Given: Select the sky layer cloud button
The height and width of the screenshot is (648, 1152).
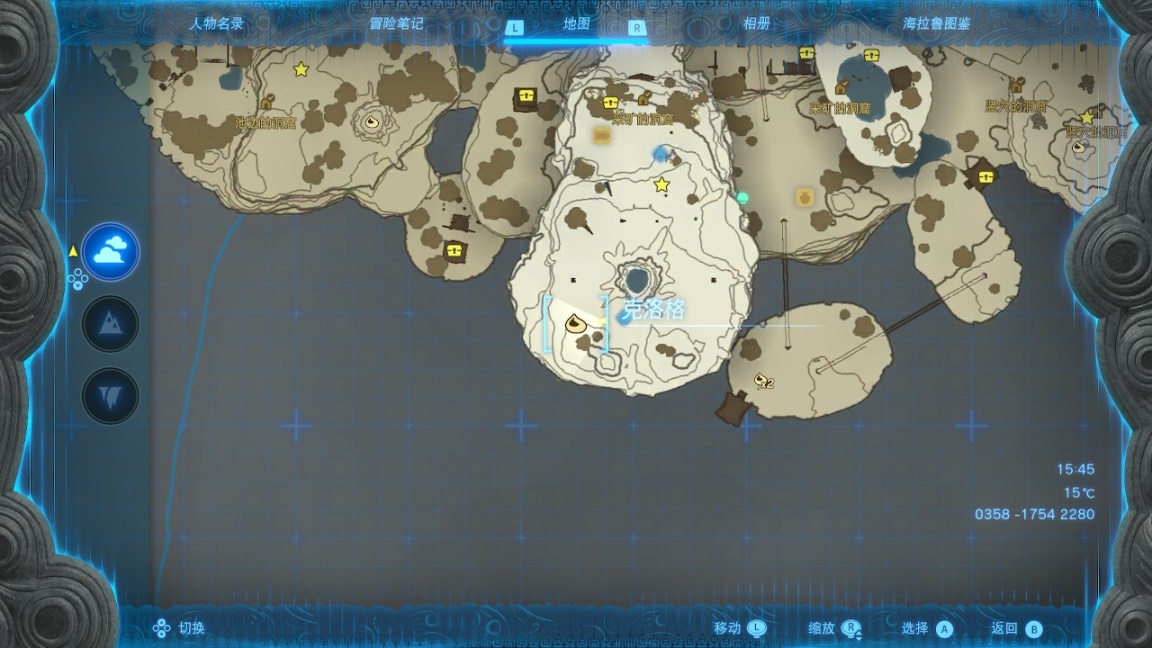Looking at the screenshot, I should (x=110, y=252).
